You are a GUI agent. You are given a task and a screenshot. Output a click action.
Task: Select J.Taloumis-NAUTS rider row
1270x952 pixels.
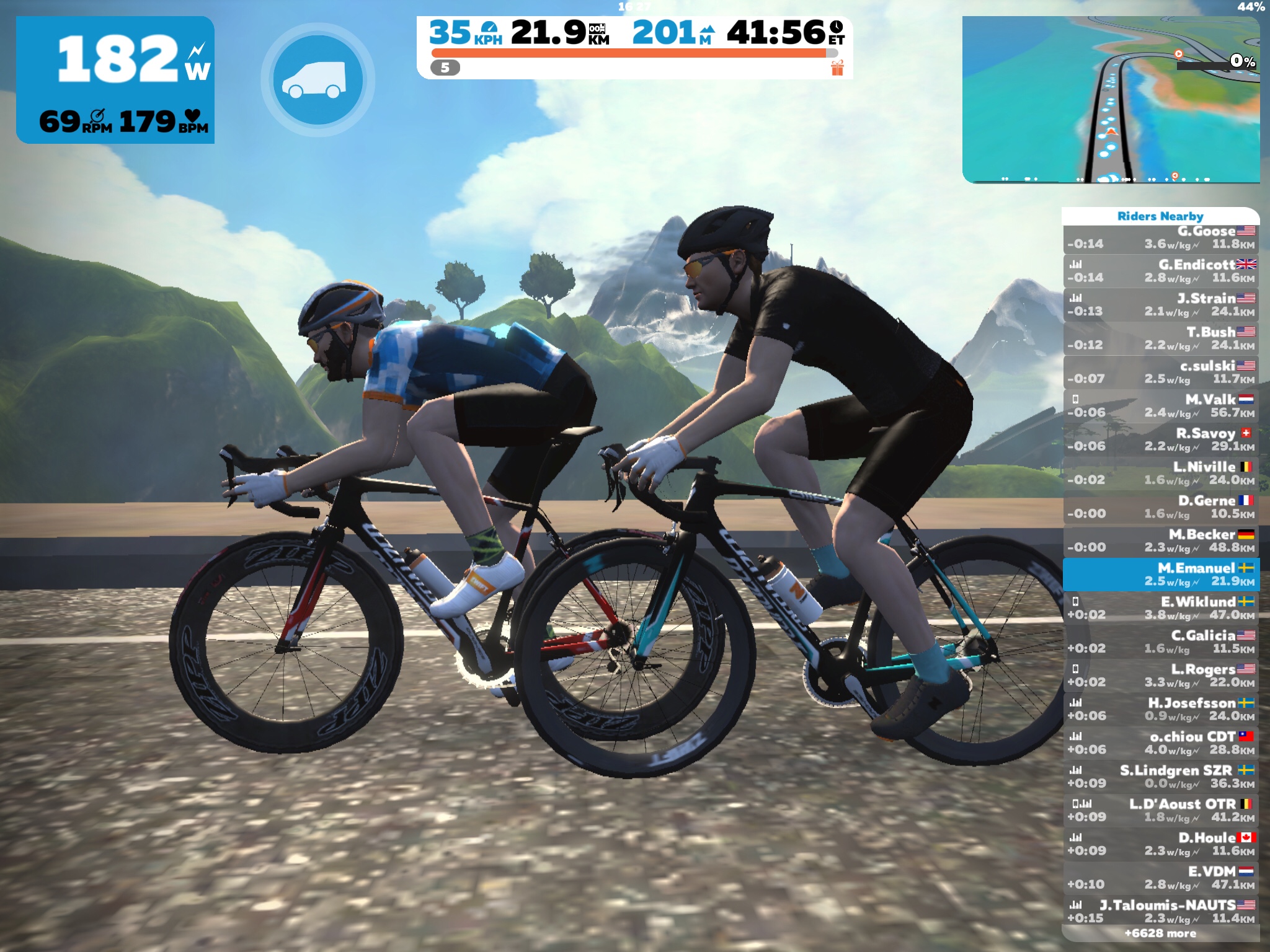(1160, 911)
